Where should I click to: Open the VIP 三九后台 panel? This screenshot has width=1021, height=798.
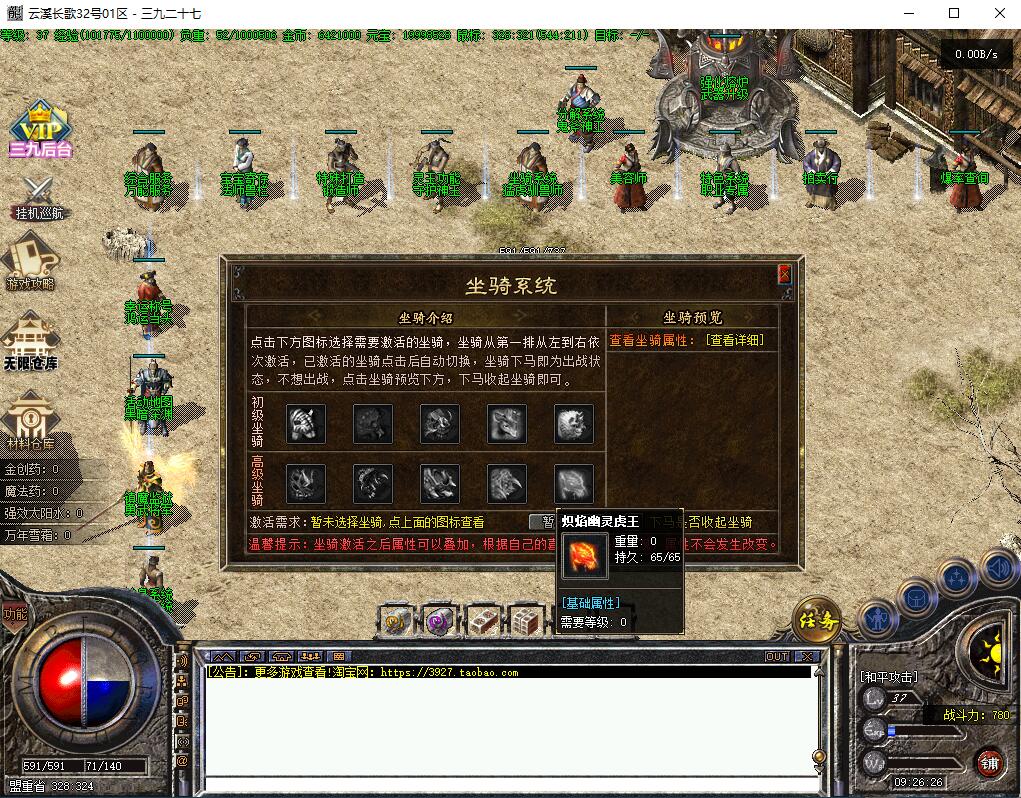click(x=40, y=130)
